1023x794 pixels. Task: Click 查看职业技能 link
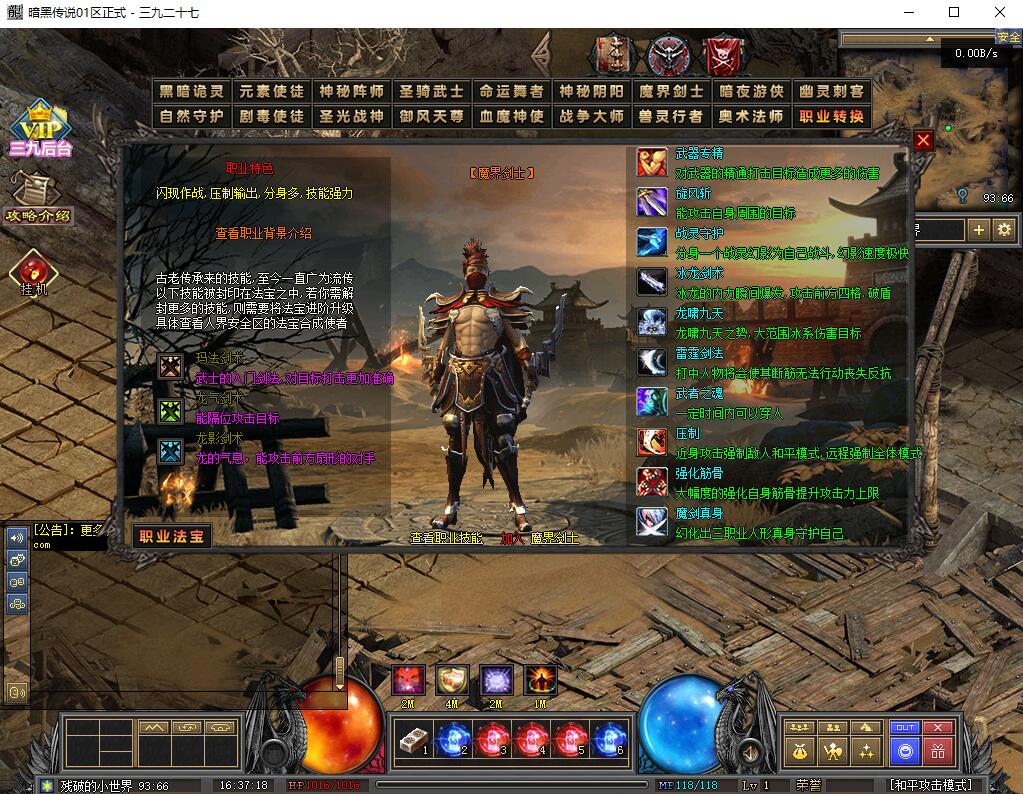point(446,538)
